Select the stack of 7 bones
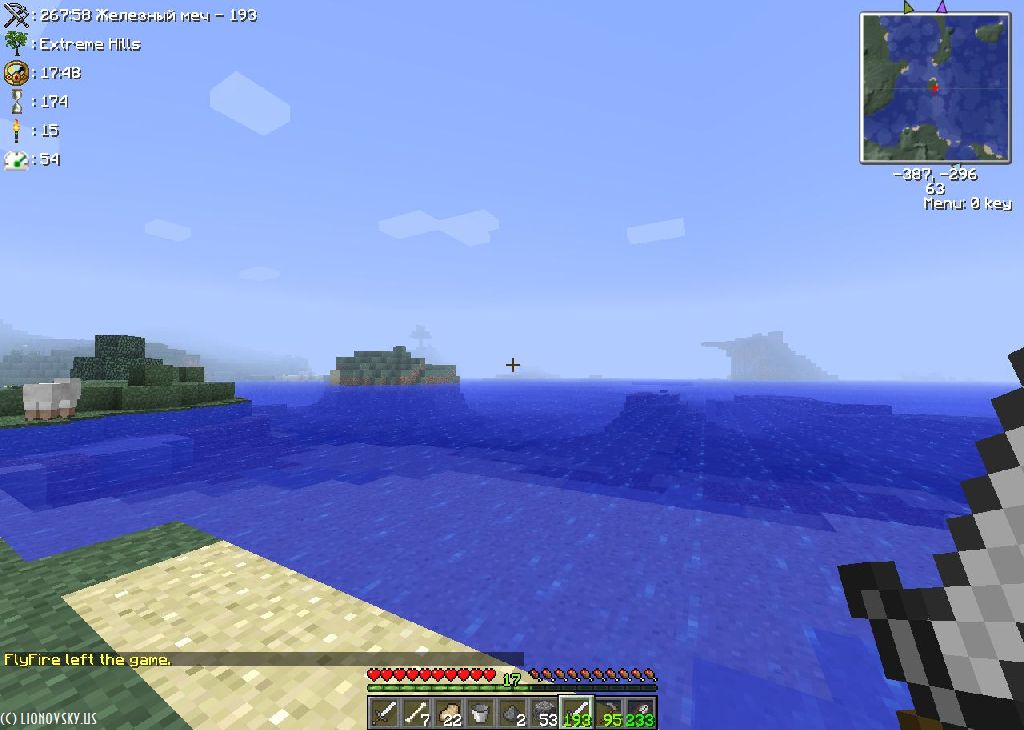The width and height of the screenshot is (1024, 730). [417, 713]
